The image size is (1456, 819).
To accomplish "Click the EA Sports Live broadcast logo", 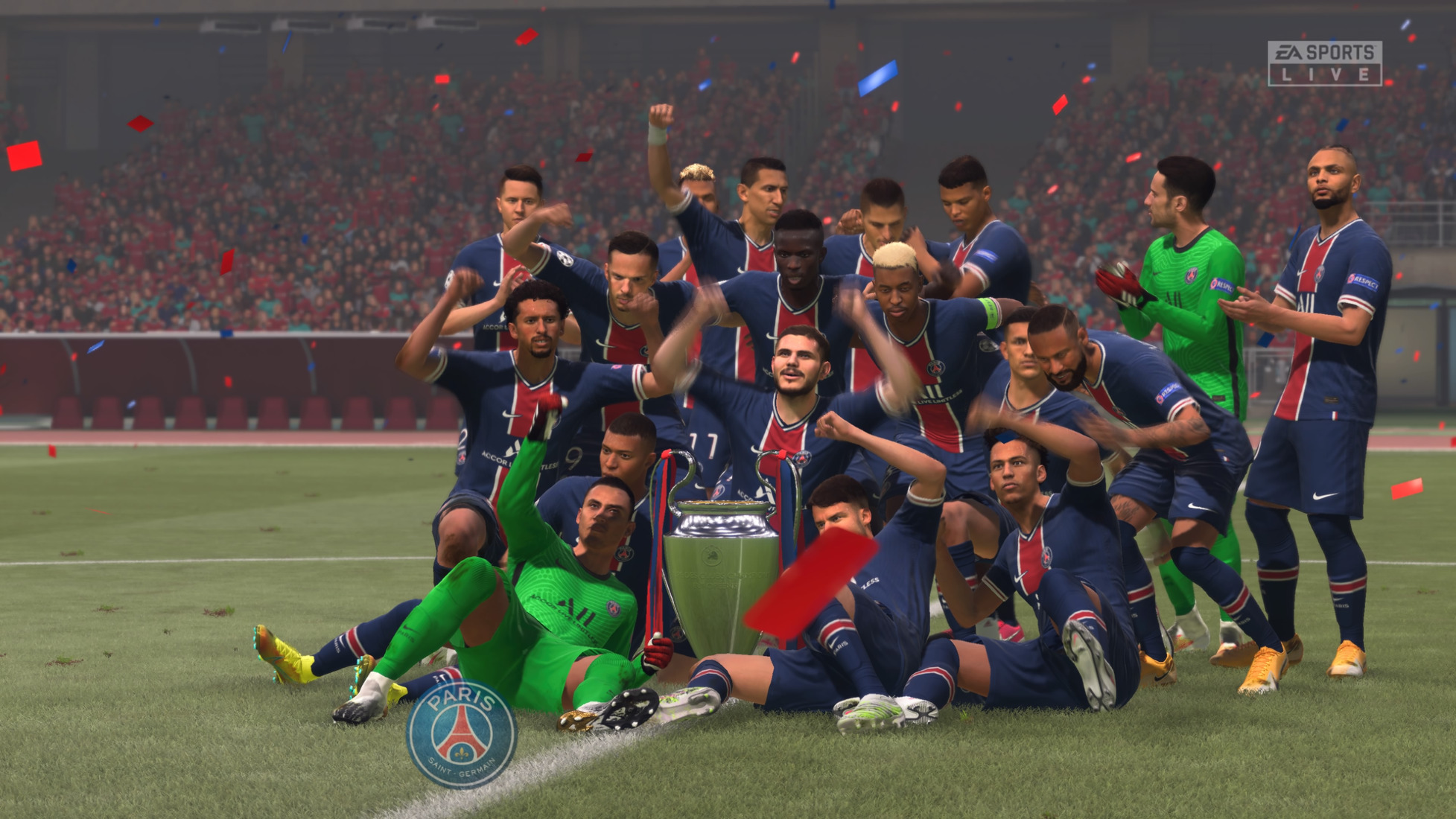I will tap(1324, 63).
